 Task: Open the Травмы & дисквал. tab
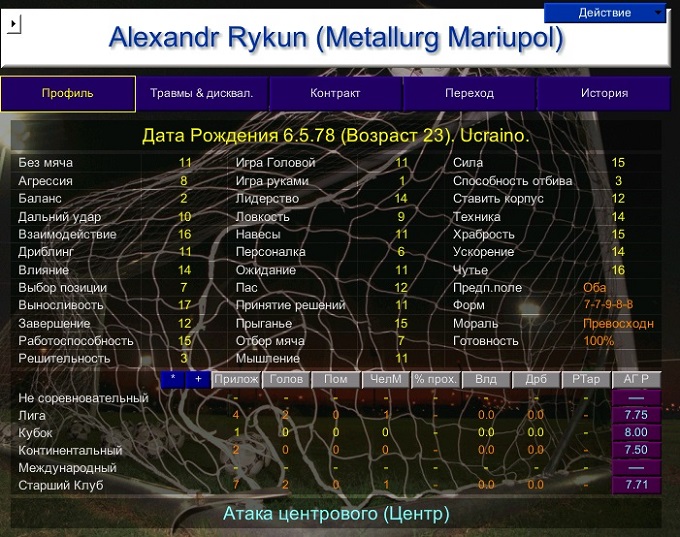point(202,94)
